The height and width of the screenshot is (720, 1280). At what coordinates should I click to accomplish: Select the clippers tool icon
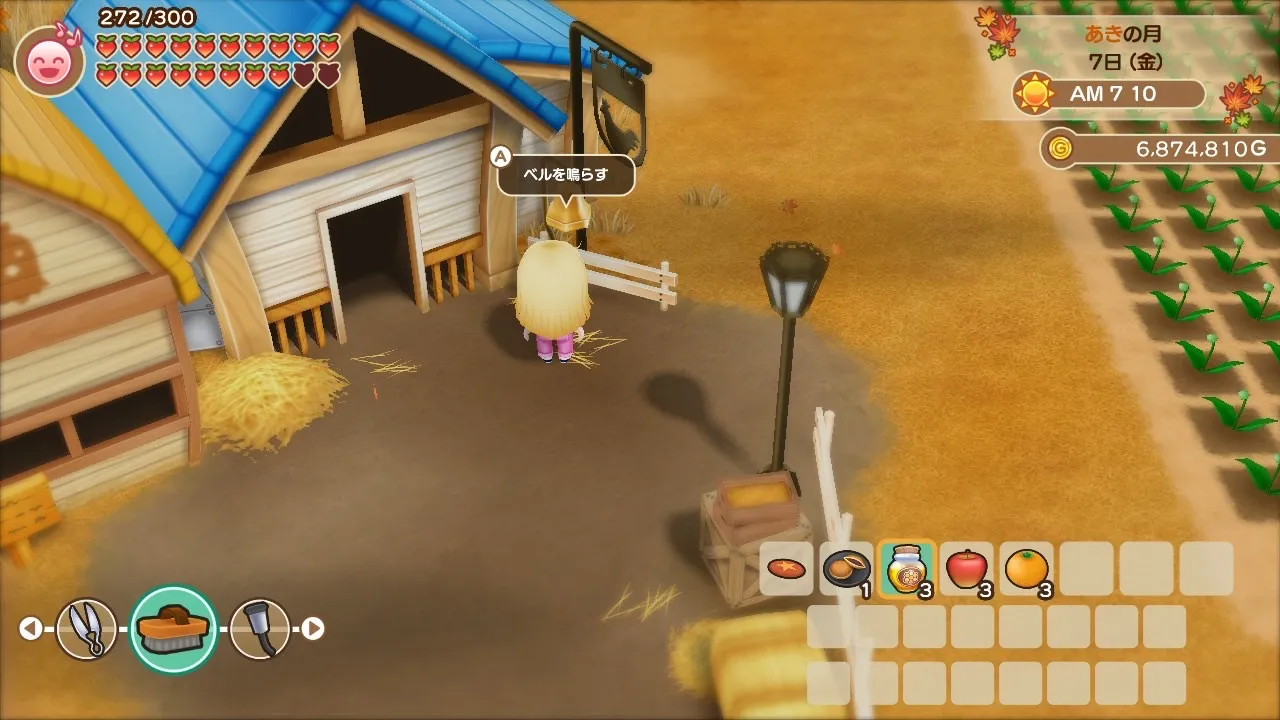pyautogui.click(x=87, y=629)
